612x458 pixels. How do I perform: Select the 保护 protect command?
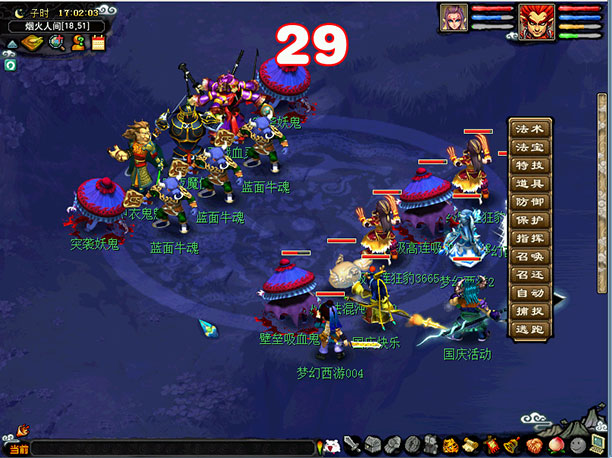click(530, 220)
